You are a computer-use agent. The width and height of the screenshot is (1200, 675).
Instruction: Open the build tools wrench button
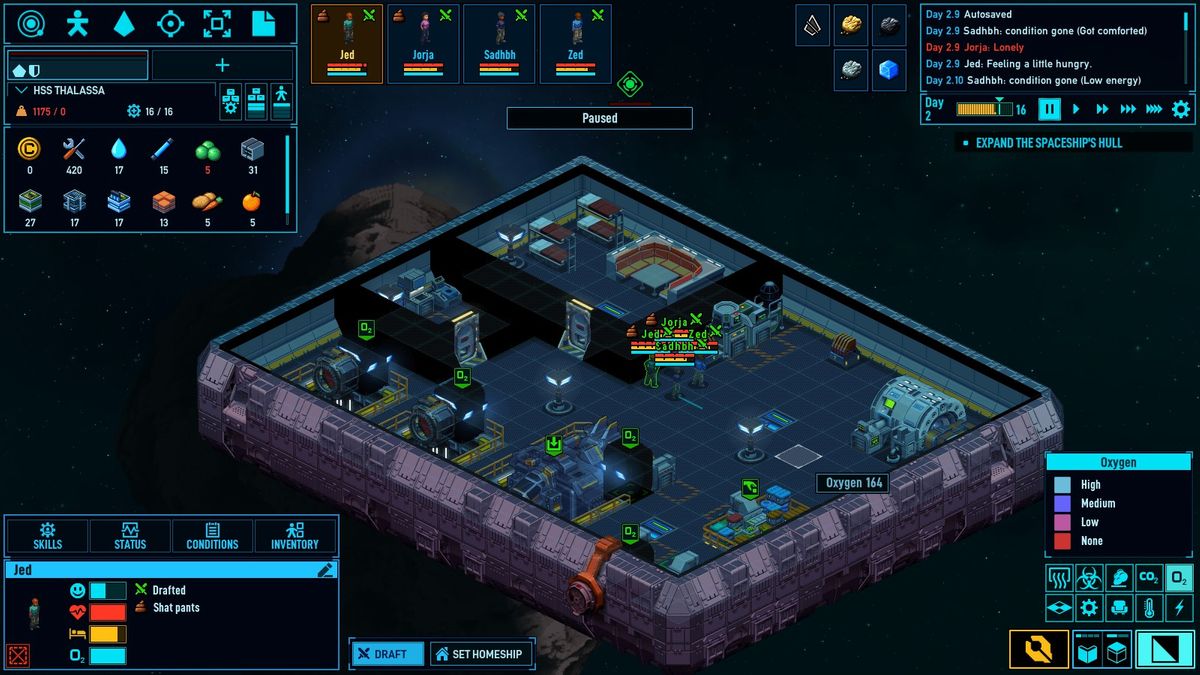point(1038,650)
